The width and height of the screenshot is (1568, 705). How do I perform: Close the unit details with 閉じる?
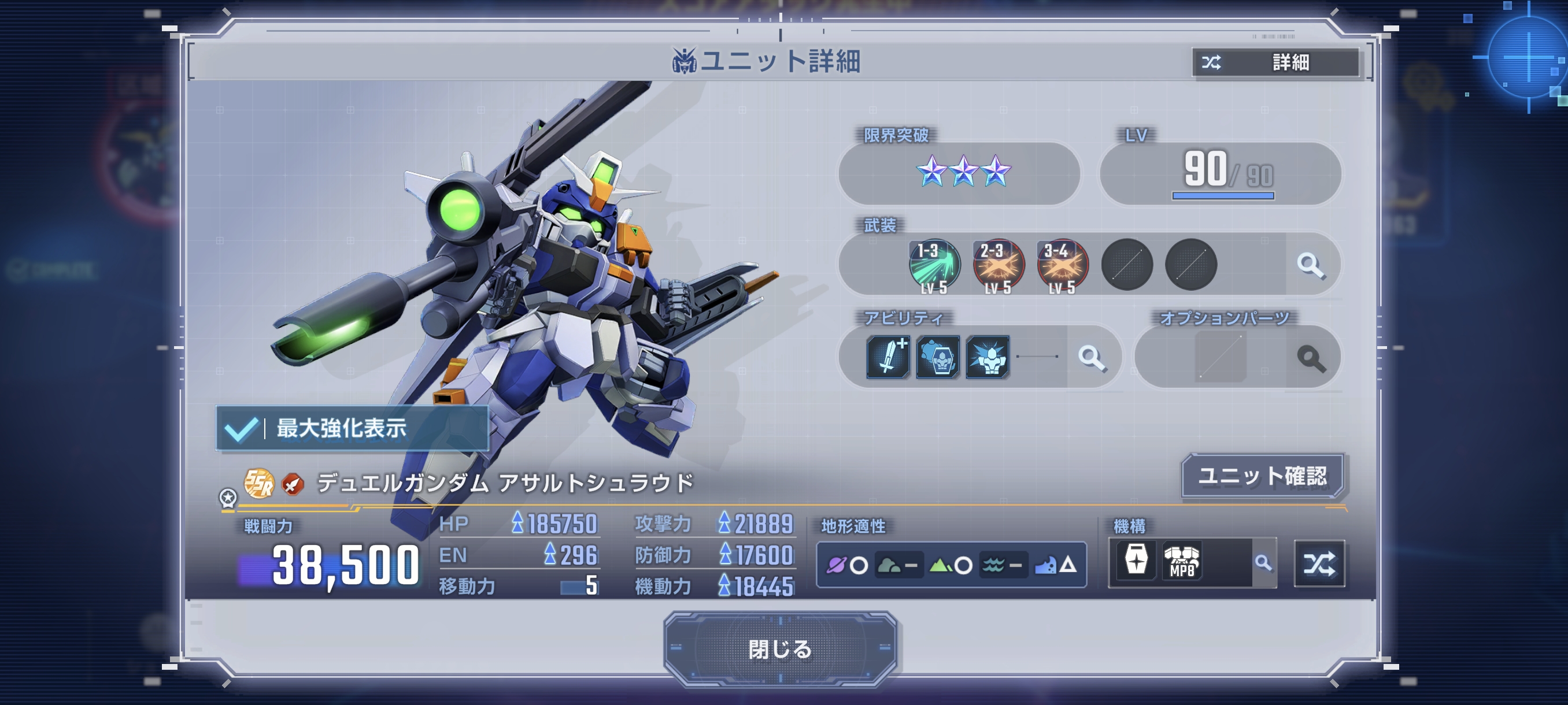(x=780, y=649)
